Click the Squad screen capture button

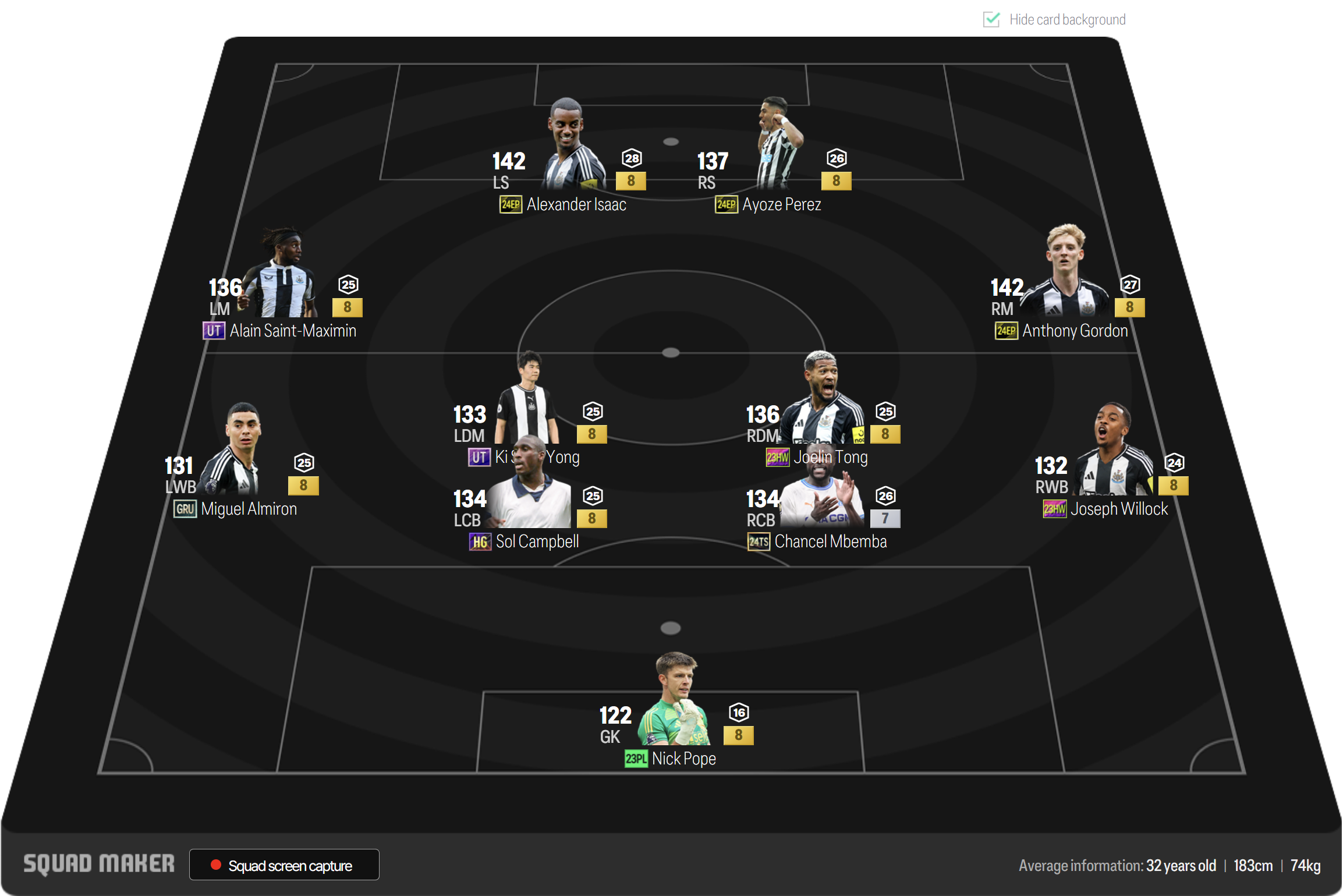point(284,865)
